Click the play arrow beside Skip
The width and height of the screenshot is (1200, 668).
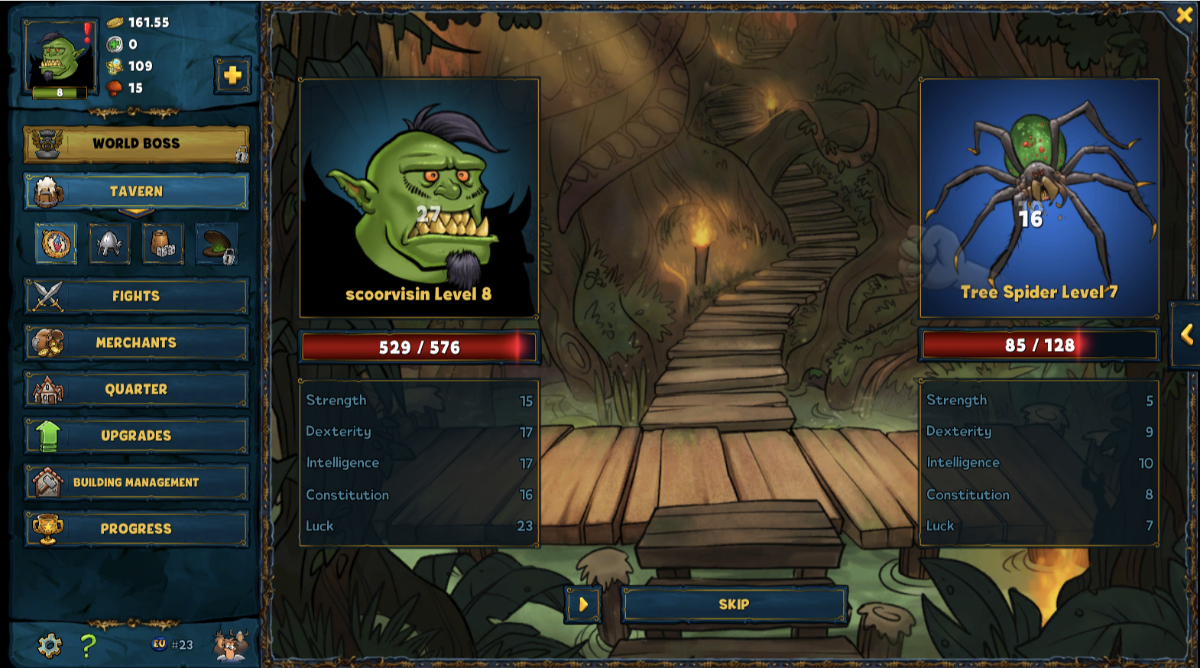(x=583, y=605)
